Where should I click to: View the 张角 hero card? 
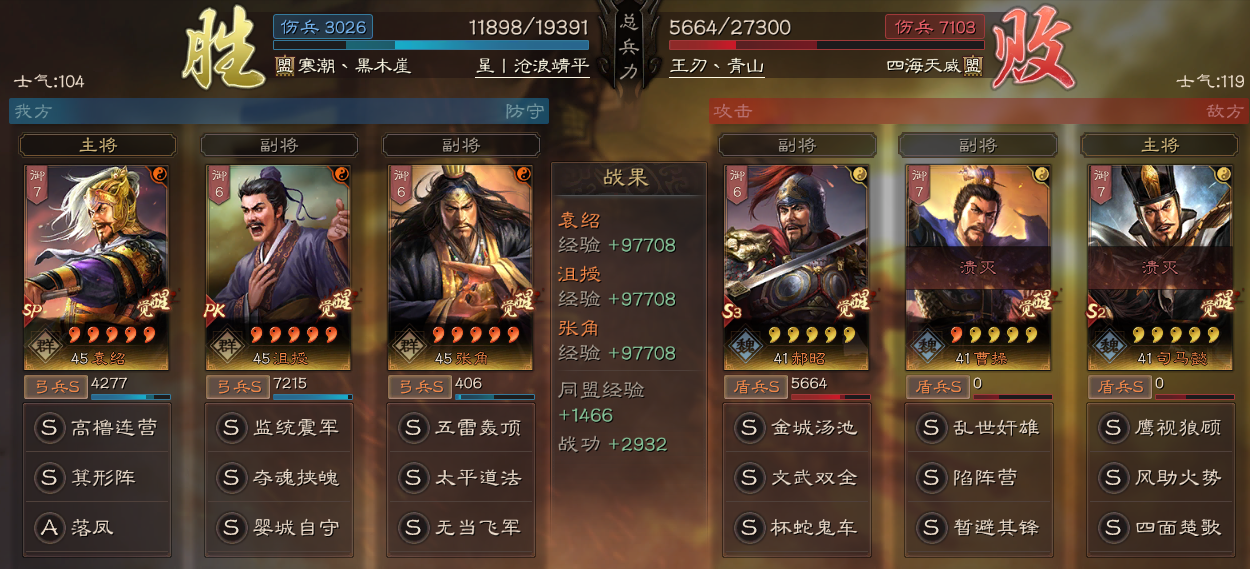click(x=460, y=267)
